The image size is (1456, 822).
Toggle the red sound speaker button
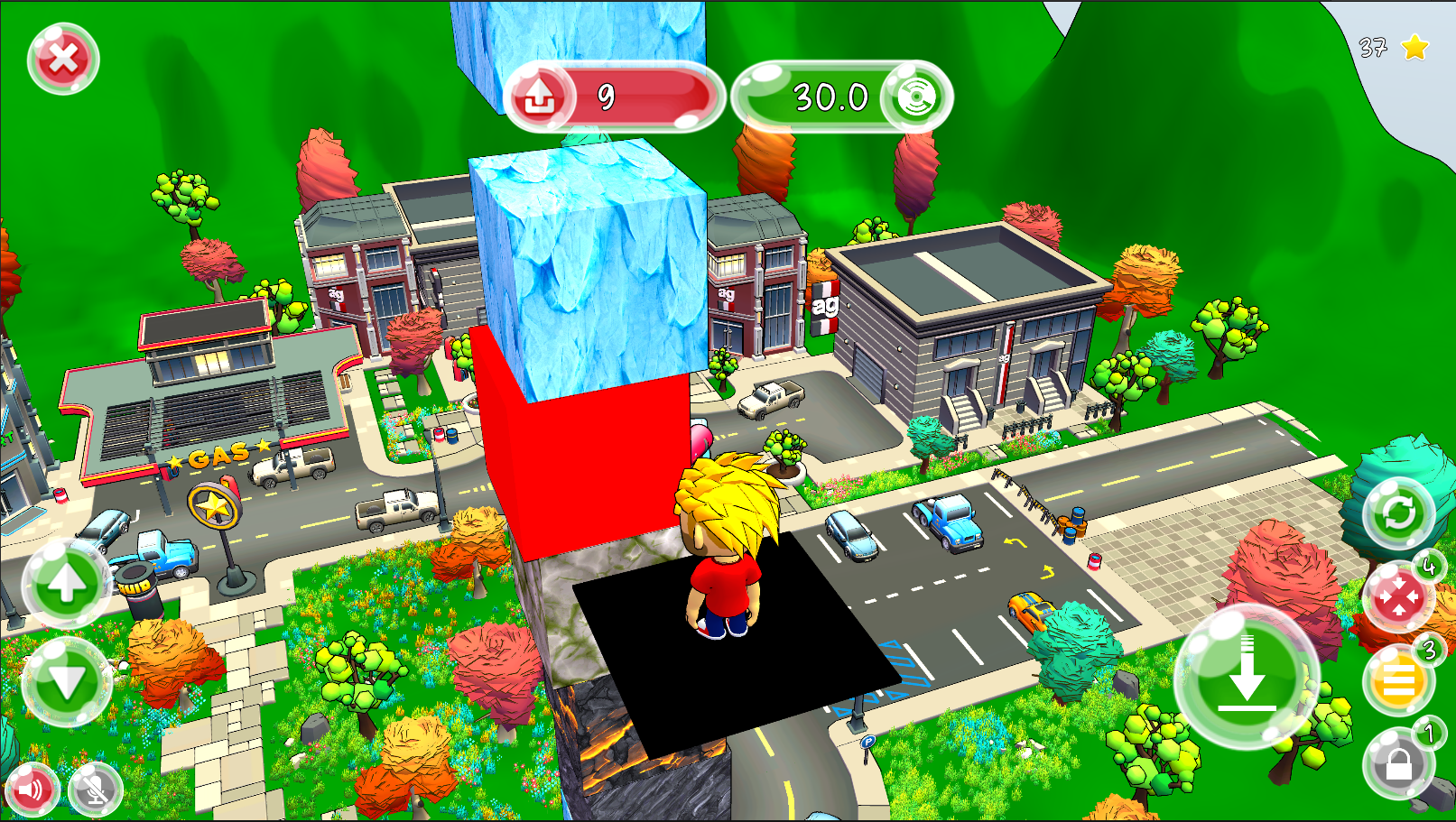point(31,790)
